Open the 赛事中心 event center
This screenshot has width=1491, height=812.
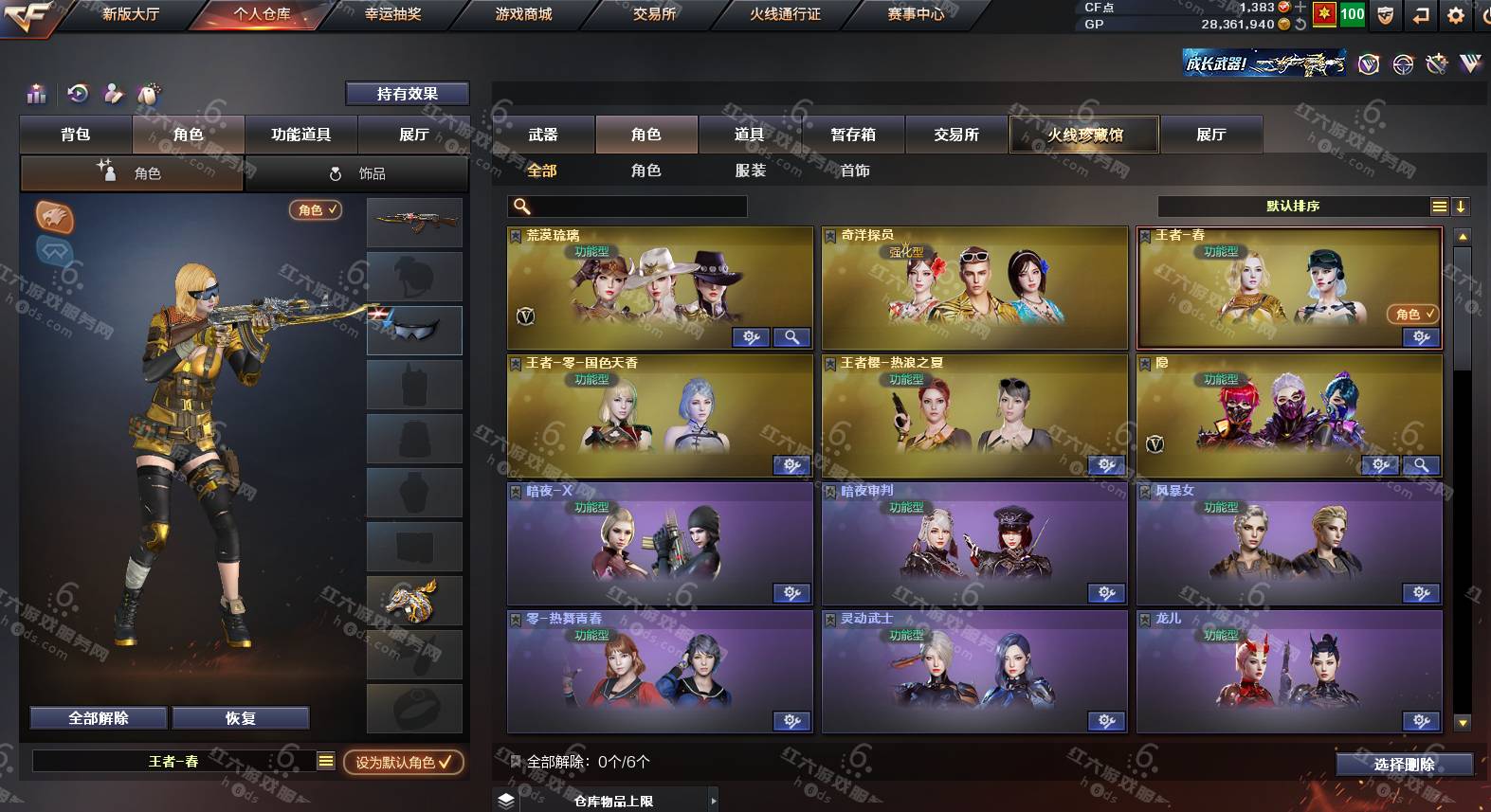click(x=916, y=14)
